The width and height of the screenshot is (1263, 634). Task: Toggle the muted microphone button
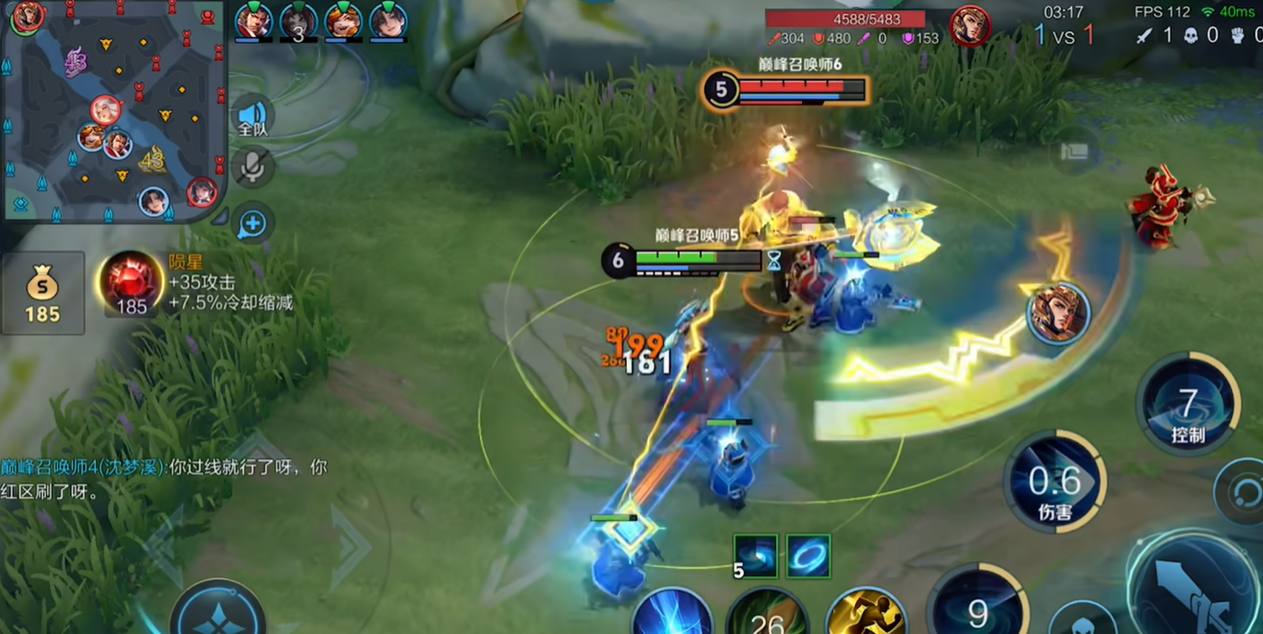tap(253, 167)
